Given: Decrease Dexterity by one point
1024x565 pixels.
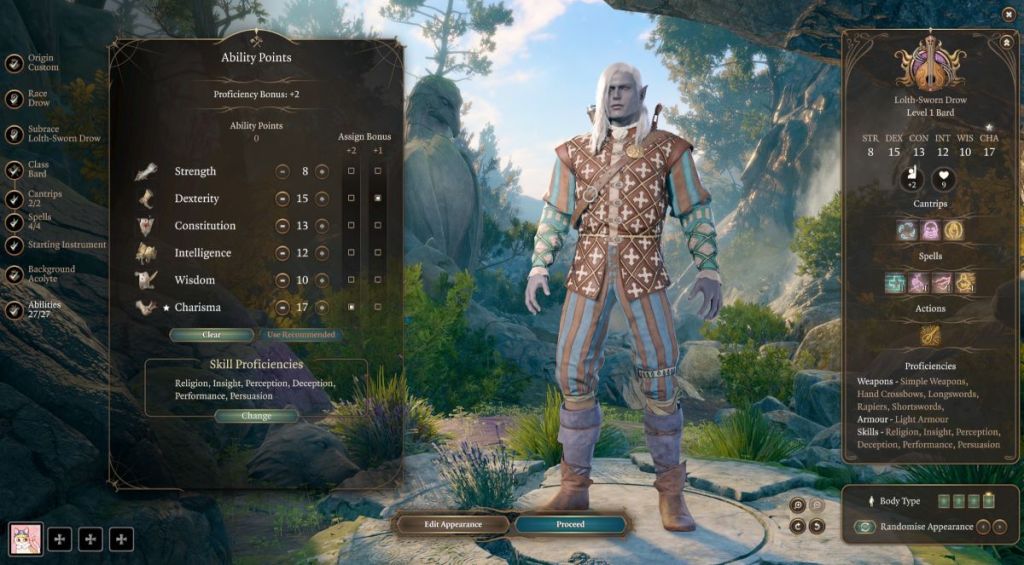Looking at the screenshot, I should (283, 199).
